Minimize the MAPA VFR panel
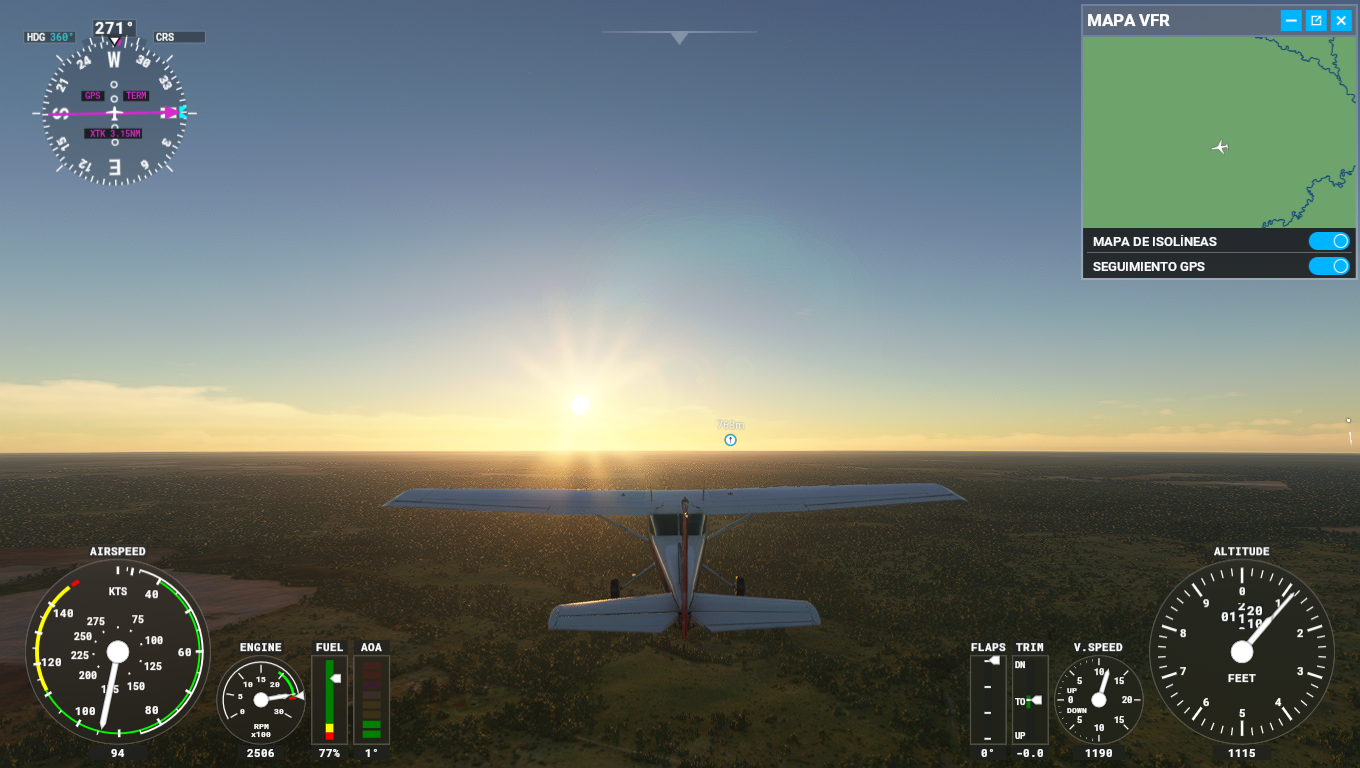The image size is (1360, 768). [x=1291, y=20]
